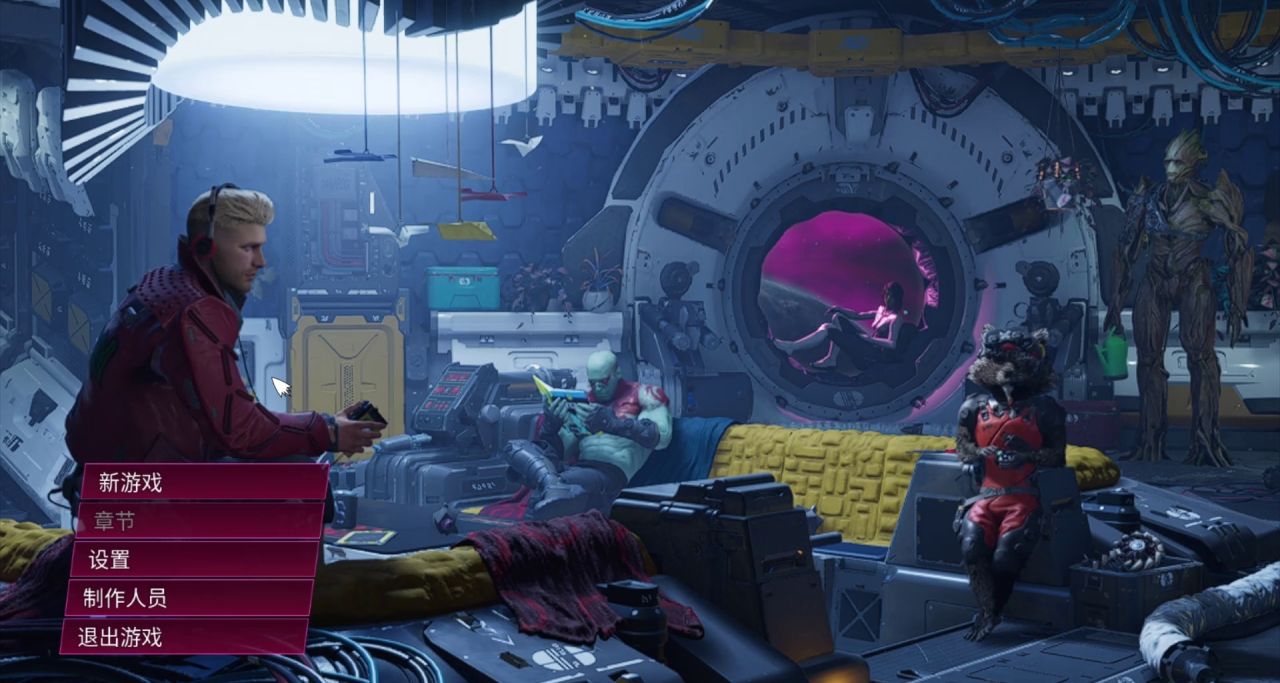
Task: Select the greyed-out 章节 chapters entry
Action: pyautogui.click(x=196, y=521)
